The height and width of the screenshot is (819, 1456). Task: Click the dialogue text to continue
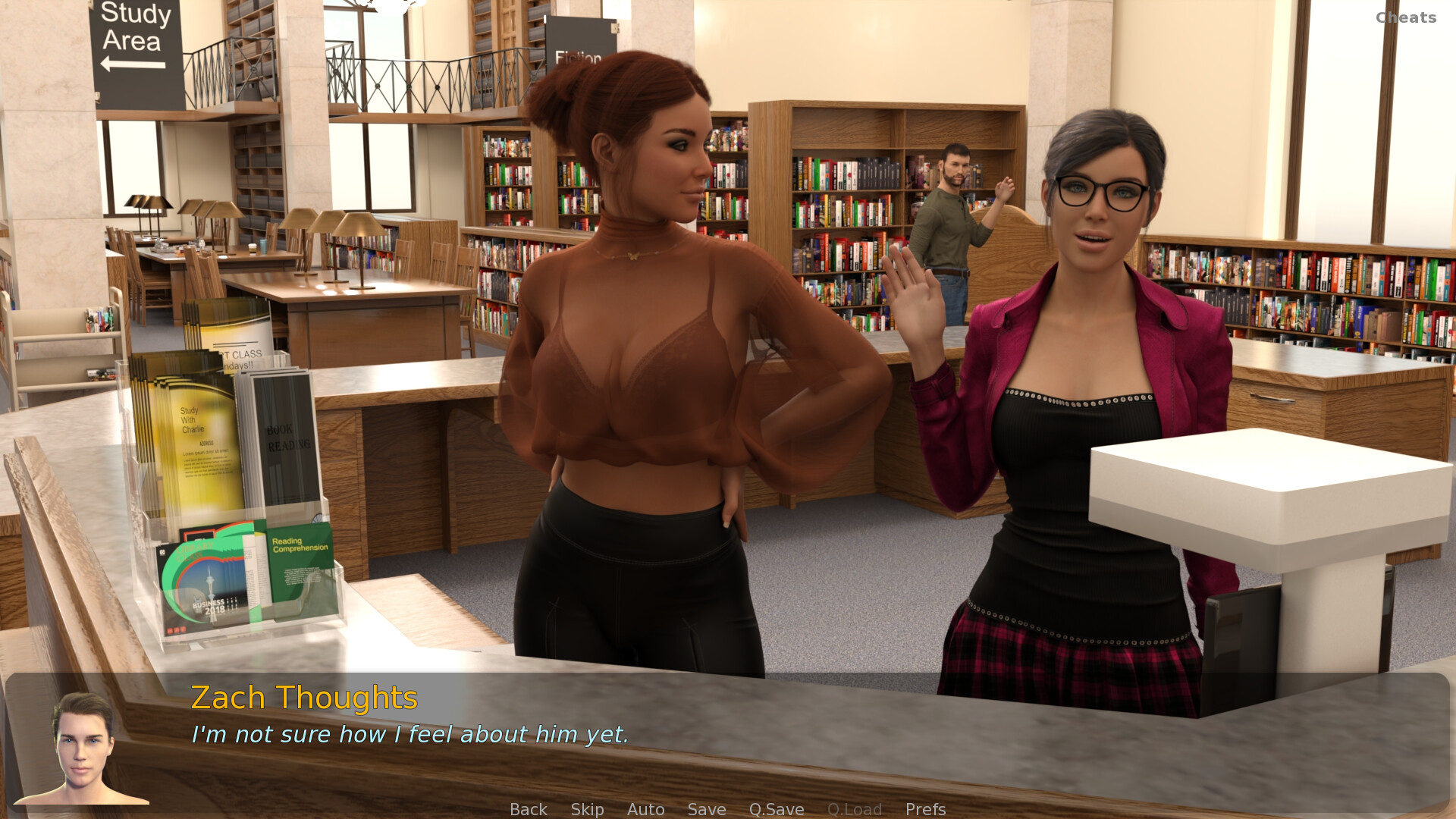tap(409, 734)
